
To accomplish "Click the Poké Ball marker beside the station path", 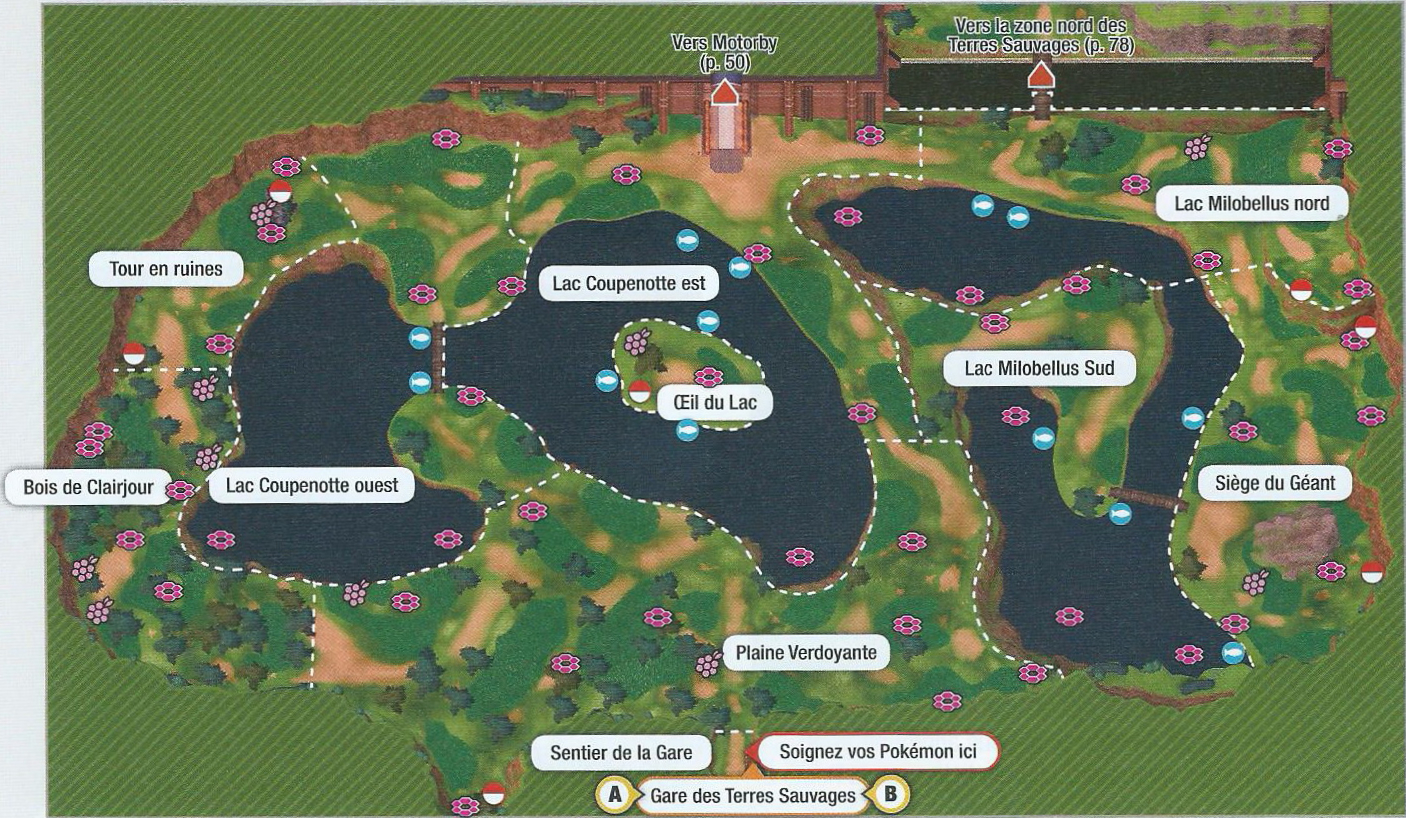I will pyautogui.click(x=492, y=793).
